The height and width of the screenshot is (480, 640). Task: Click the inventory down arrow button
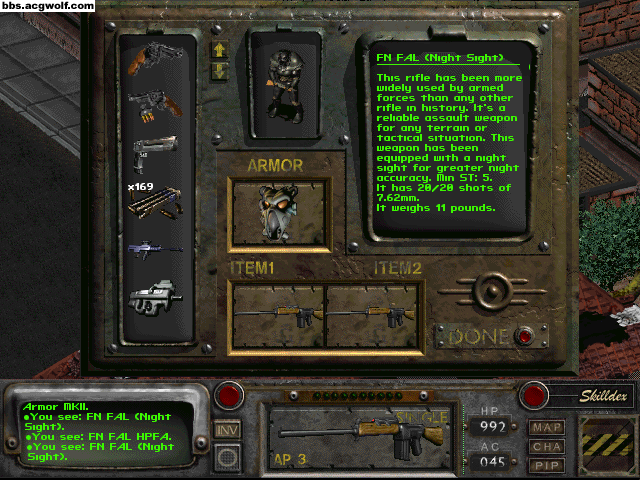(219, 70)
